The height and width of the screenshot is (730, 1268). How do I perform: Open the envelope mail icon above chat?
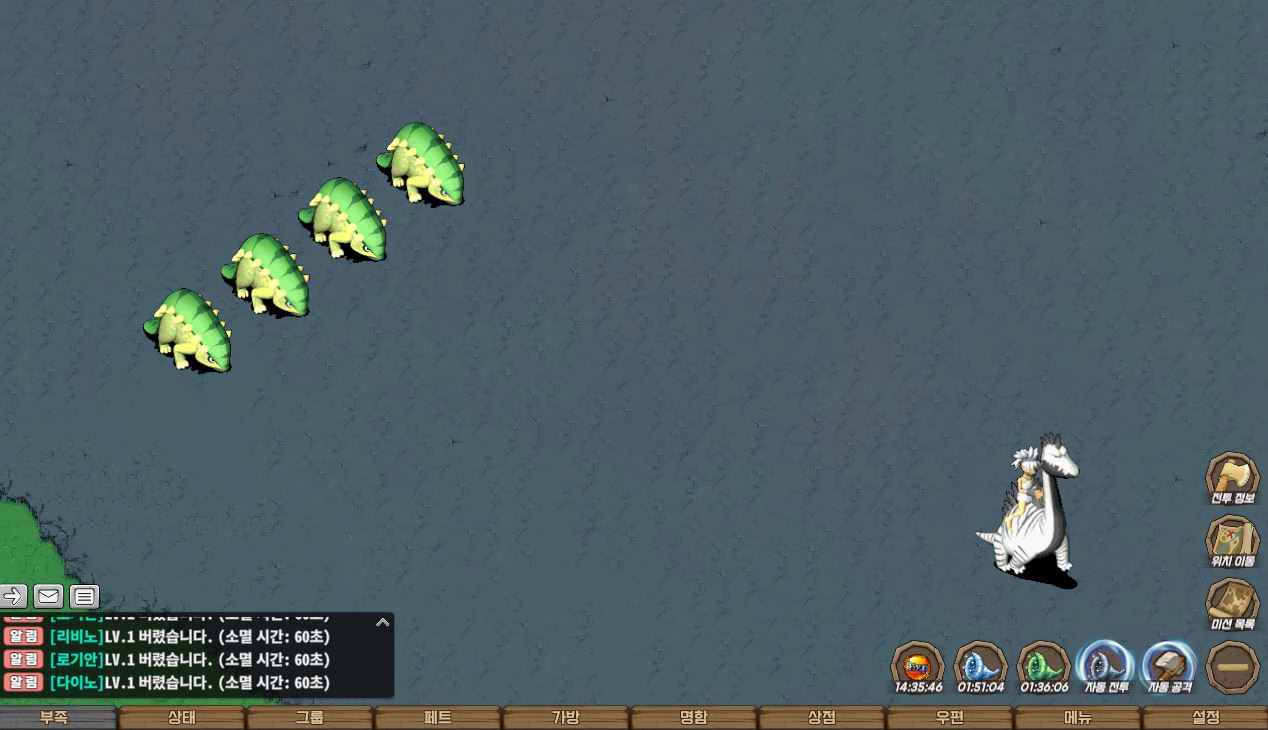coord(48,597)
